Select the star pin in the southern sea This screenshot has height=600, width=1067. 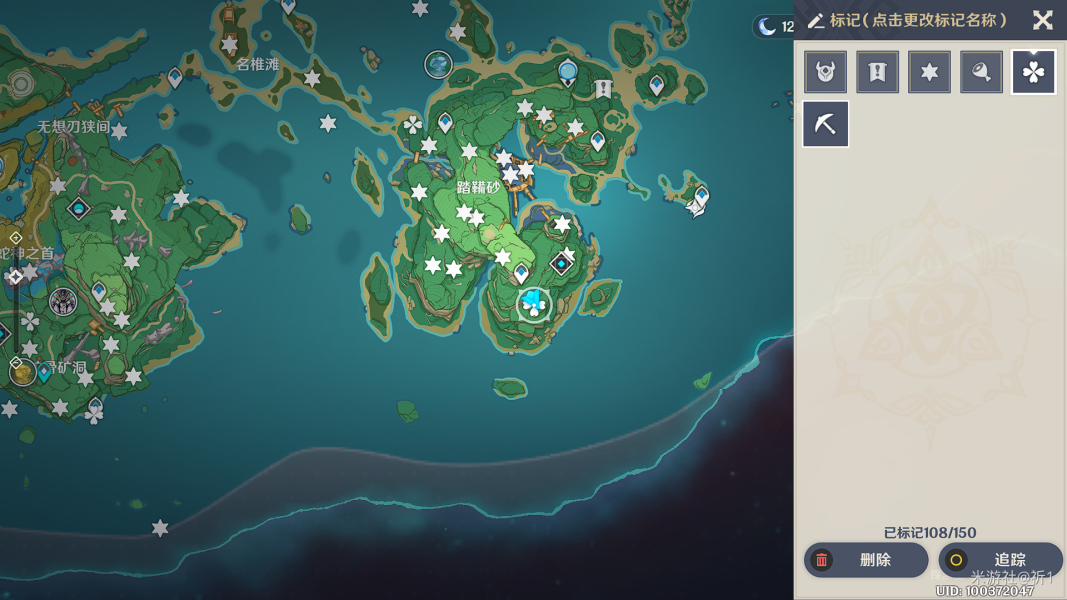(x=160, y=528)
